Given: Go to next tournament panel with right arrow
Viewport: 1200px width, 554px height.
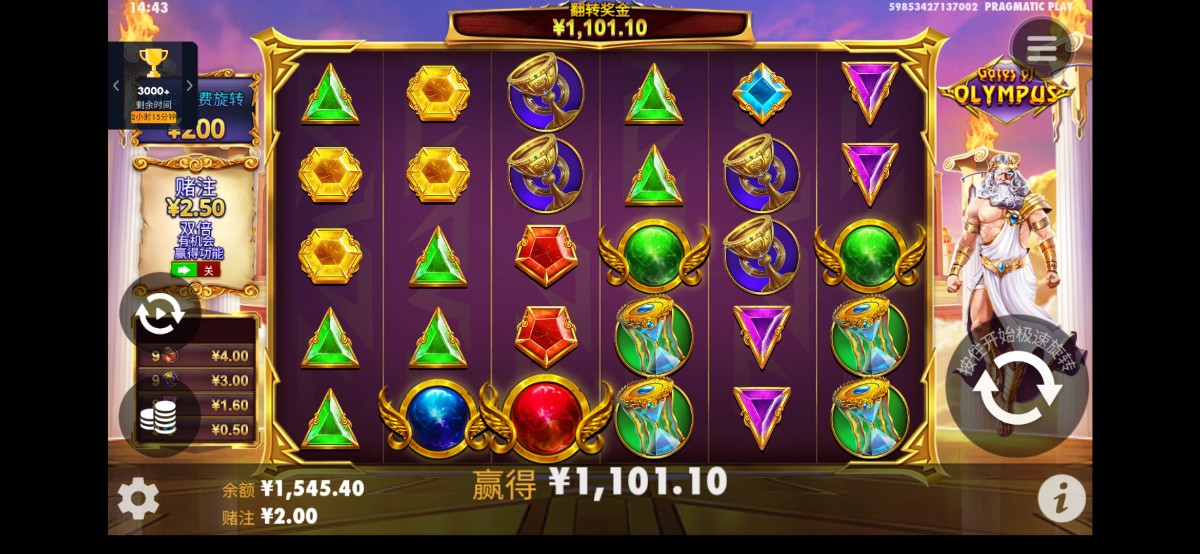Looking at the screenshot, I should (190, 86).
